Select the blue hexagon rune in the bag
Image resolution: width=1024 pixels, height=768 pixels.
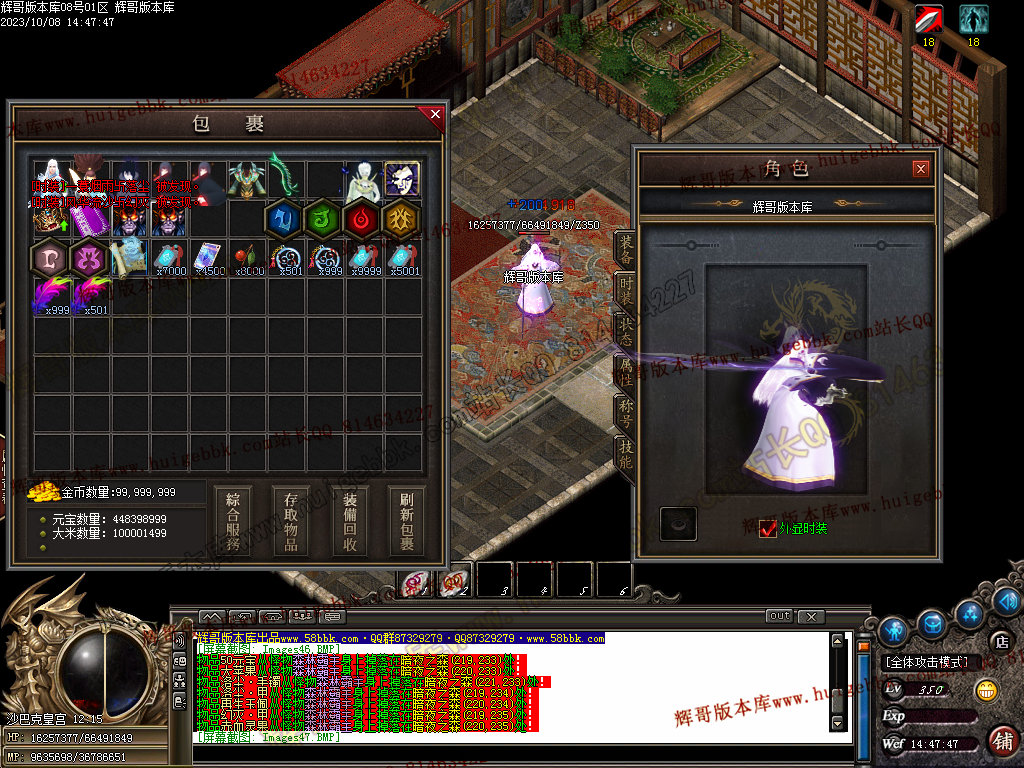pyautogui.click(x=284, y=219)
